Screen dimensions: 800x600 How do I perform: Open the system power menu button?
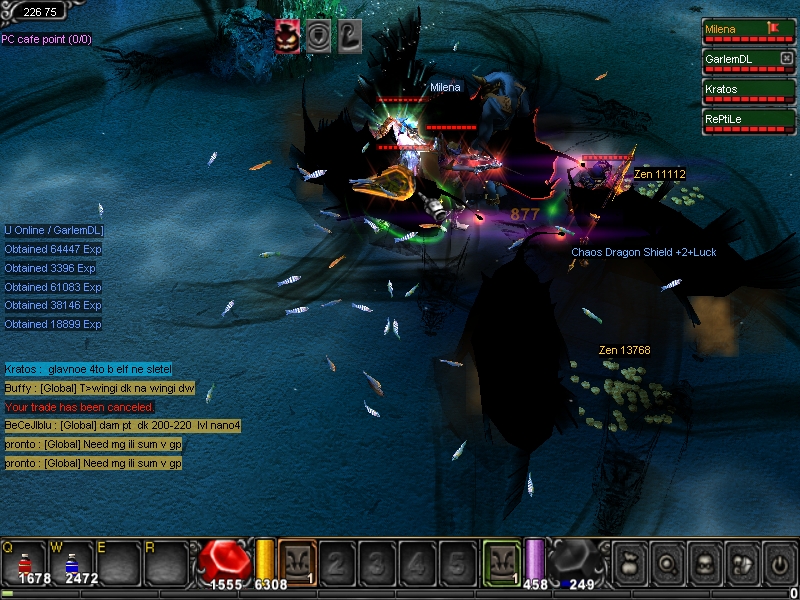(x=778, y=563)
